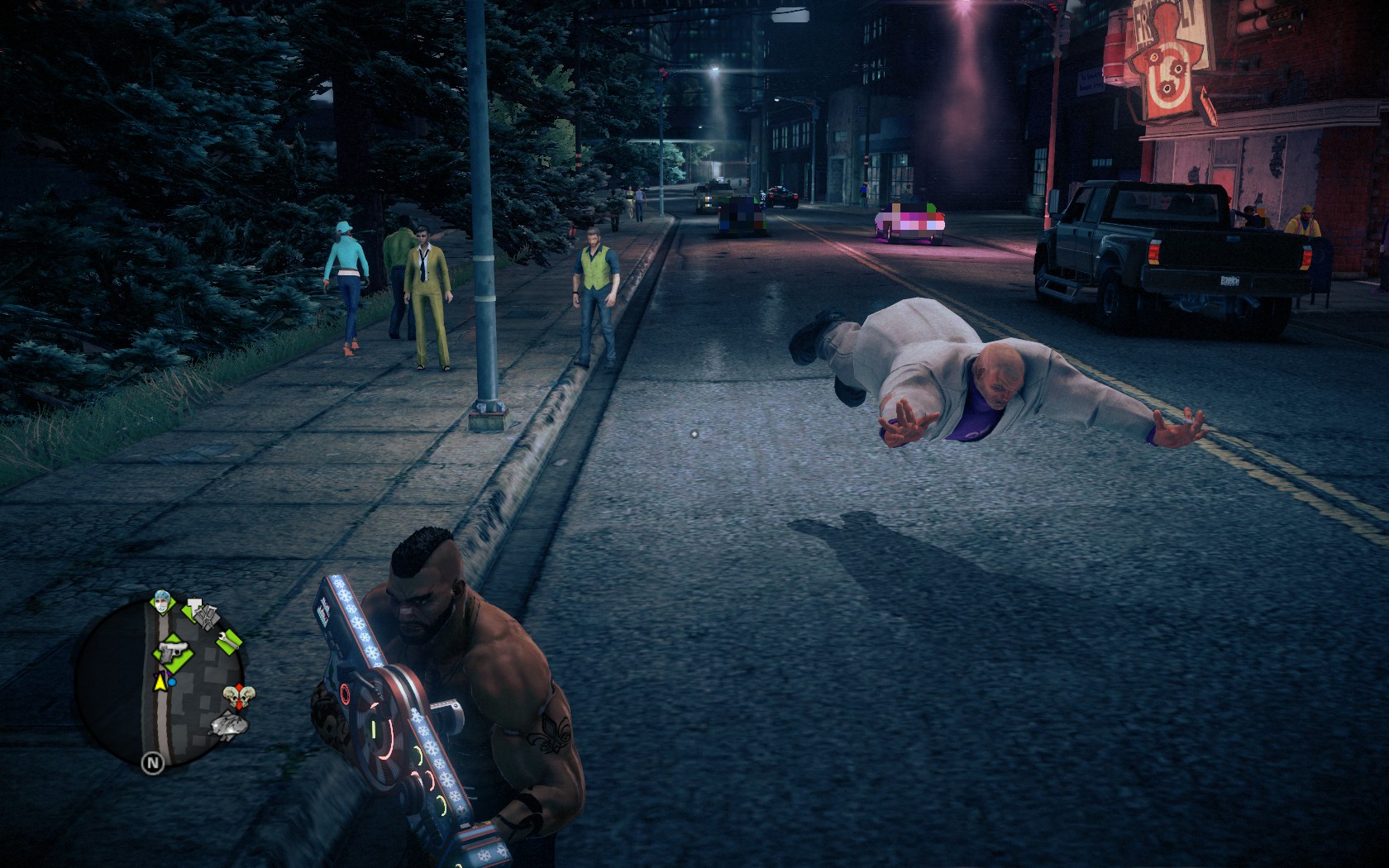1389x868 pixels.
Task: Select the twin skulls marker on minimap
Action: point(238,697)
